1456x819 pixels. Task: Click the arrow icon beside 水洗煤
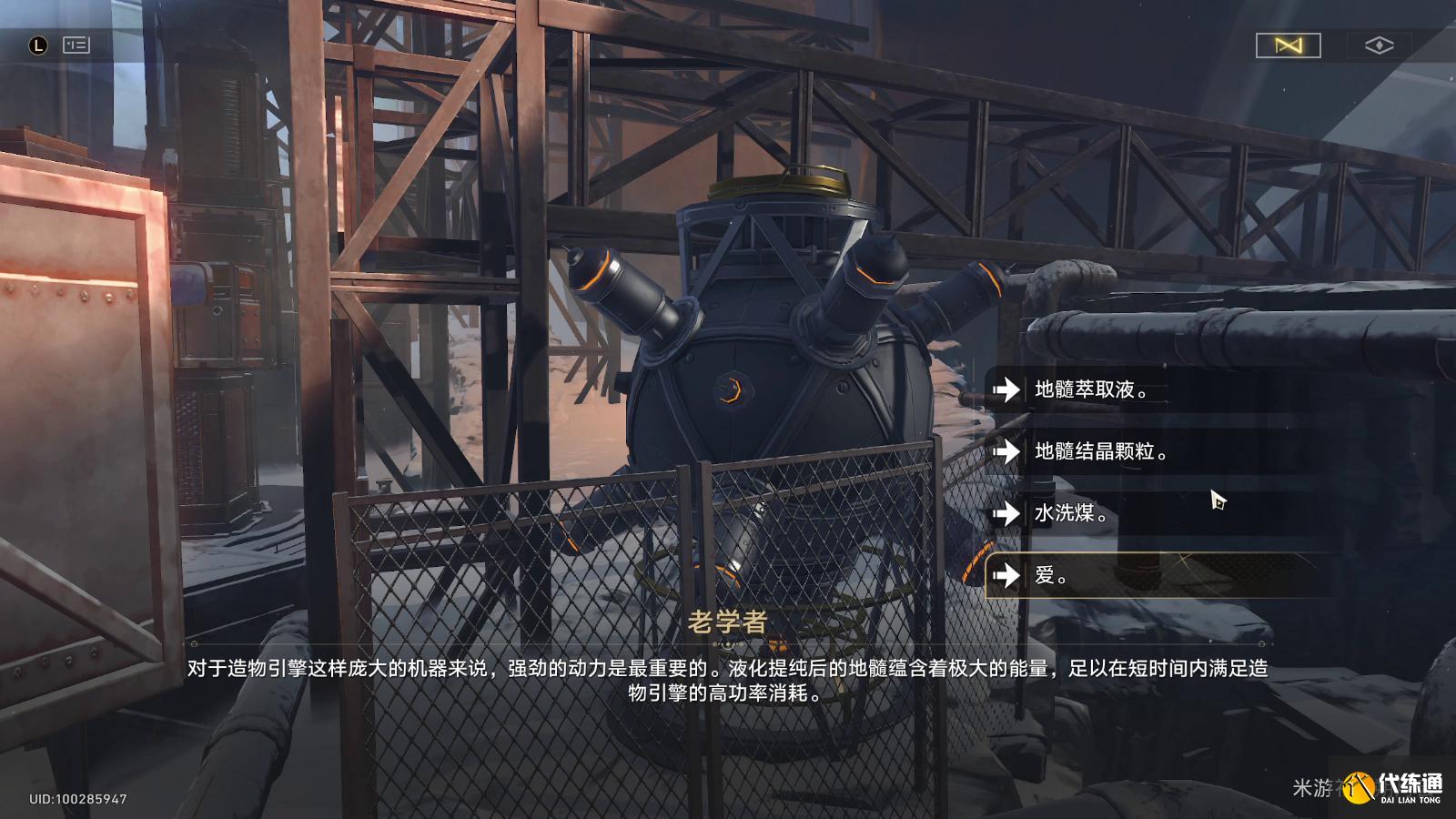coord(1007,514)
